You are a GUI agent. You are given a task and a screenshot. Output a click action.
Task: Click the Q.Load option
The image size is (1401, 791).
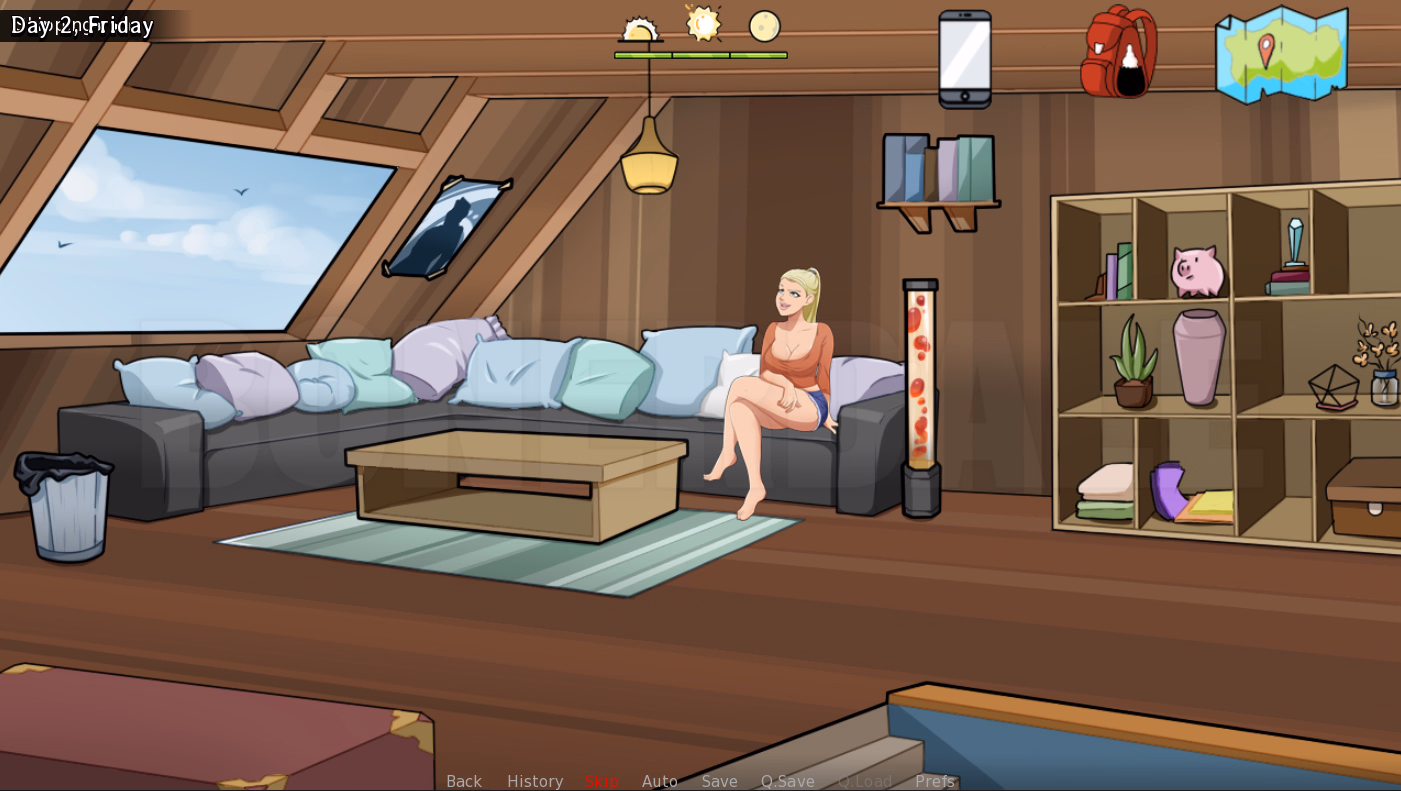pos(864,781)
